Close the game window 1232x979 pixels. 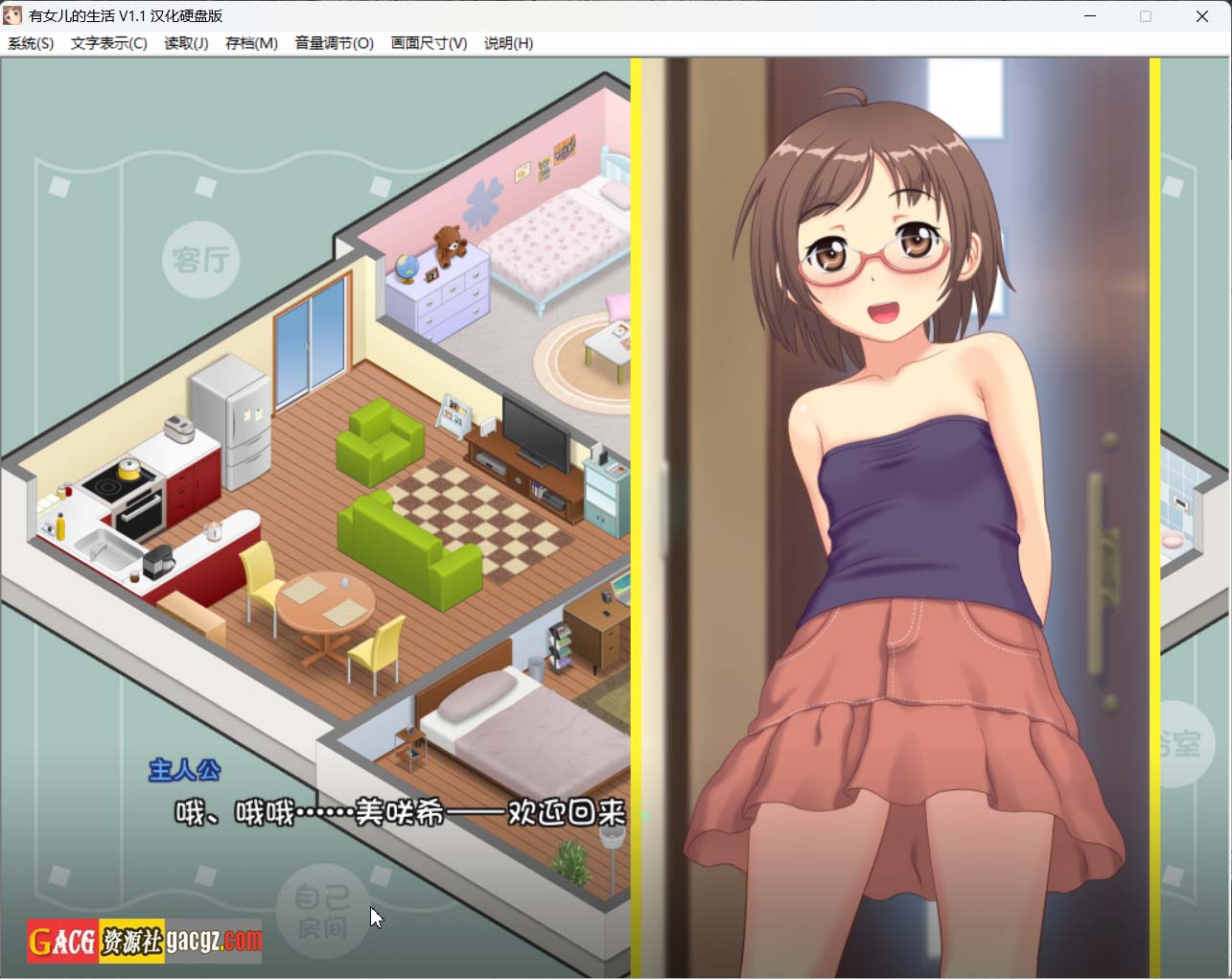(x=1201, y=16)
